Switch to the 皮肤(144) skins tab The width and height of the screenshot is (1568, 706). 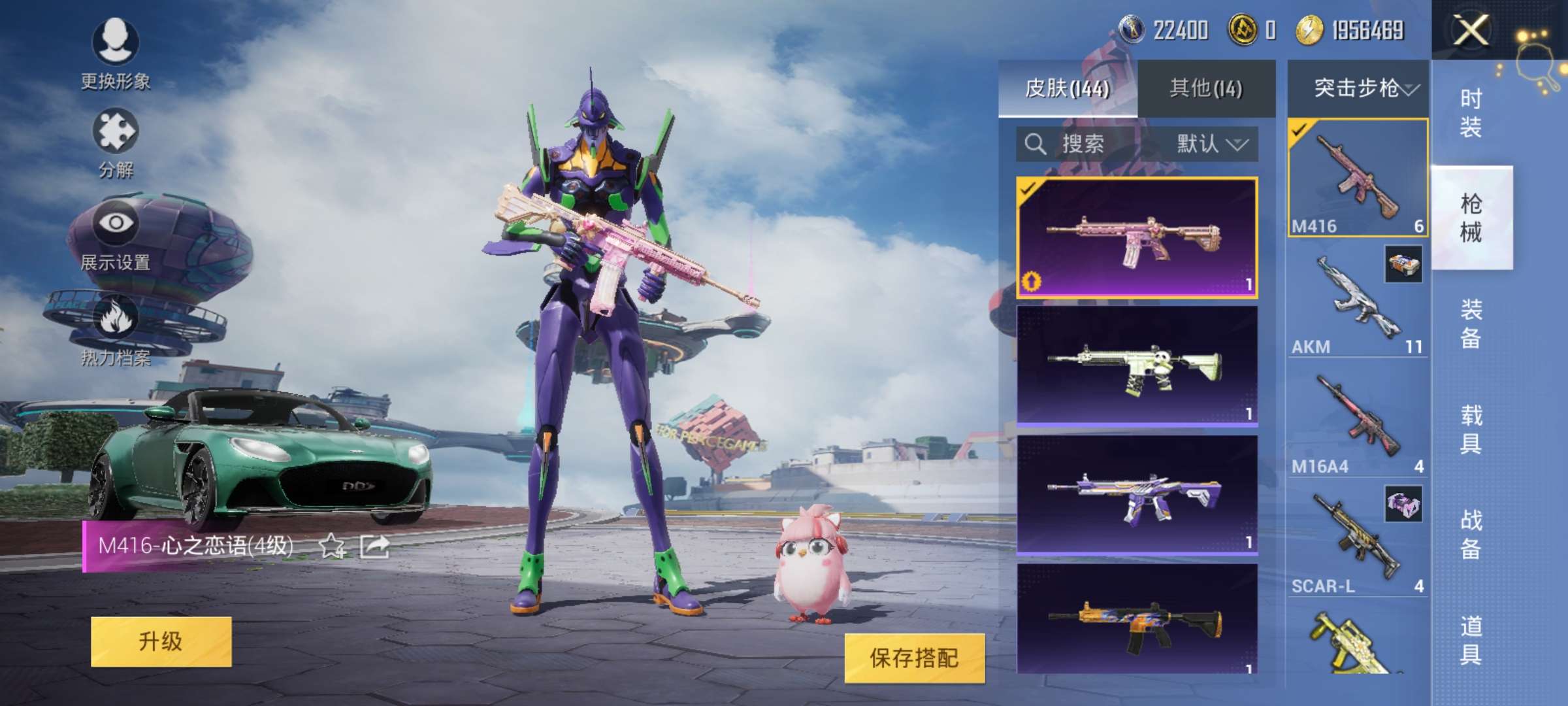pyautogui.click(x=1068, y=88)
